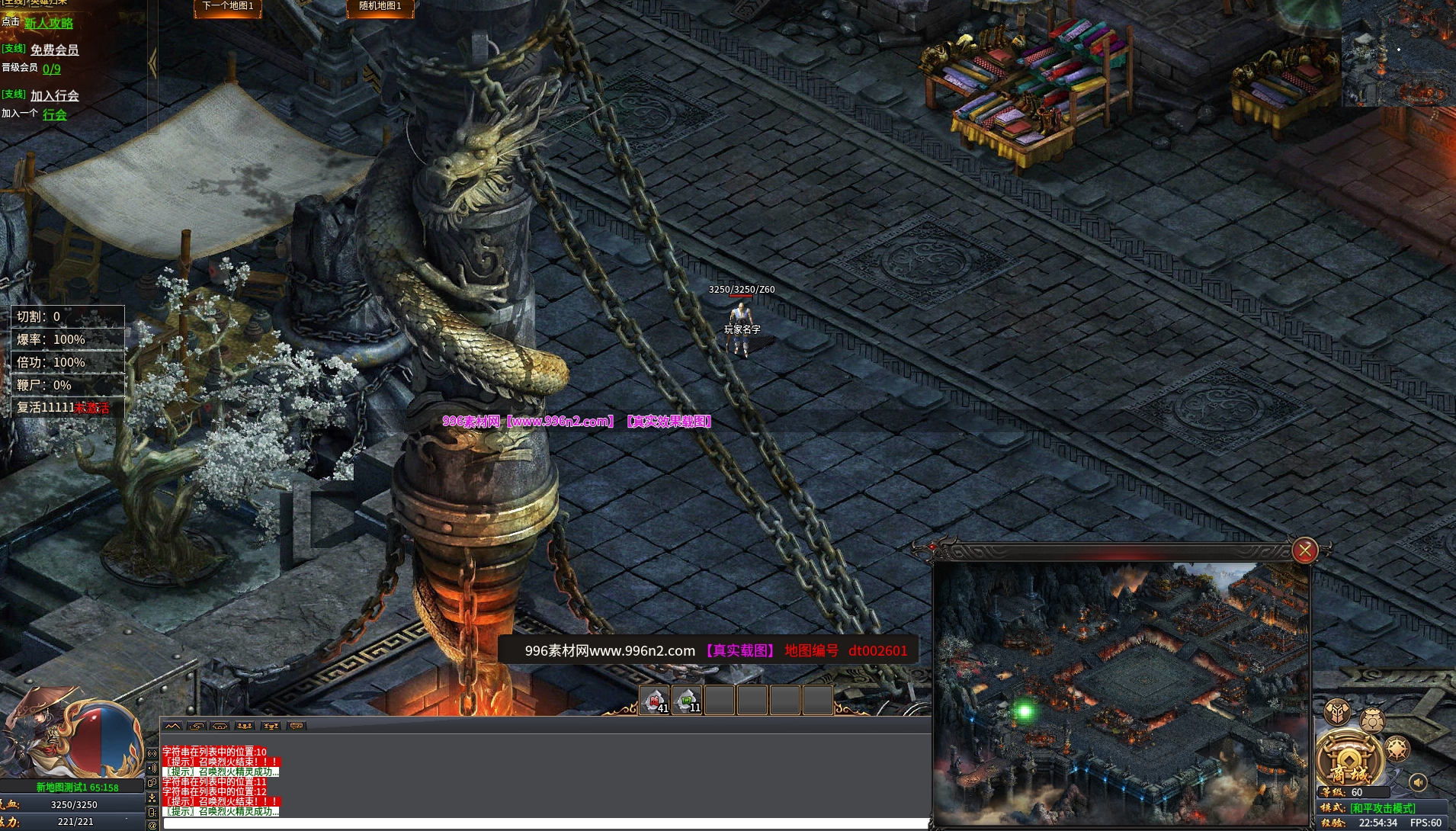Open the spiked star skill icon
1456x831 pixels.
pos(1397,749)
